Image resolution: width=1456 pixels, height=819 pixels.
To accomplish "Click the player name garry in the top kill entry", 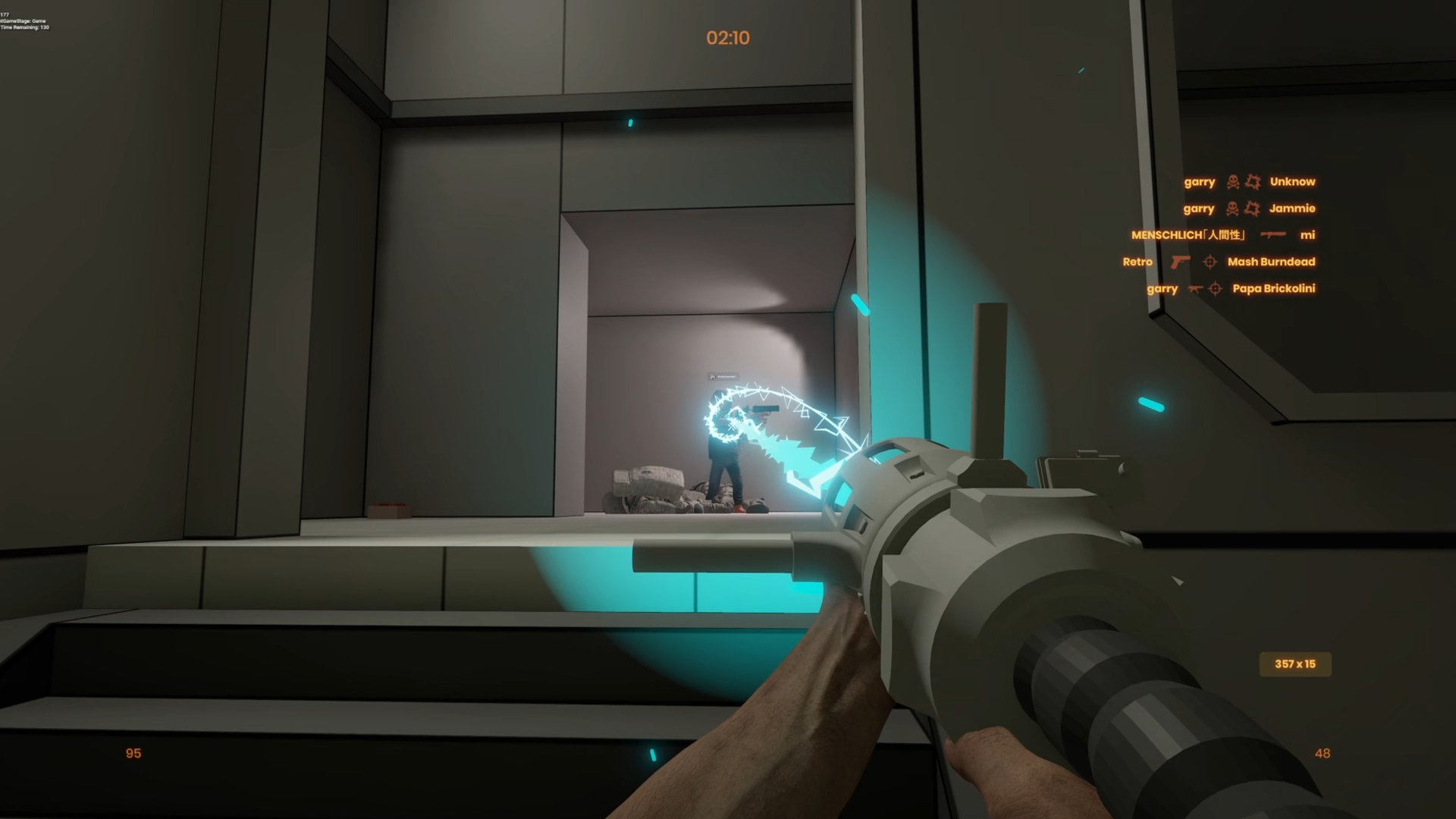I will [x=1200, y=182].
